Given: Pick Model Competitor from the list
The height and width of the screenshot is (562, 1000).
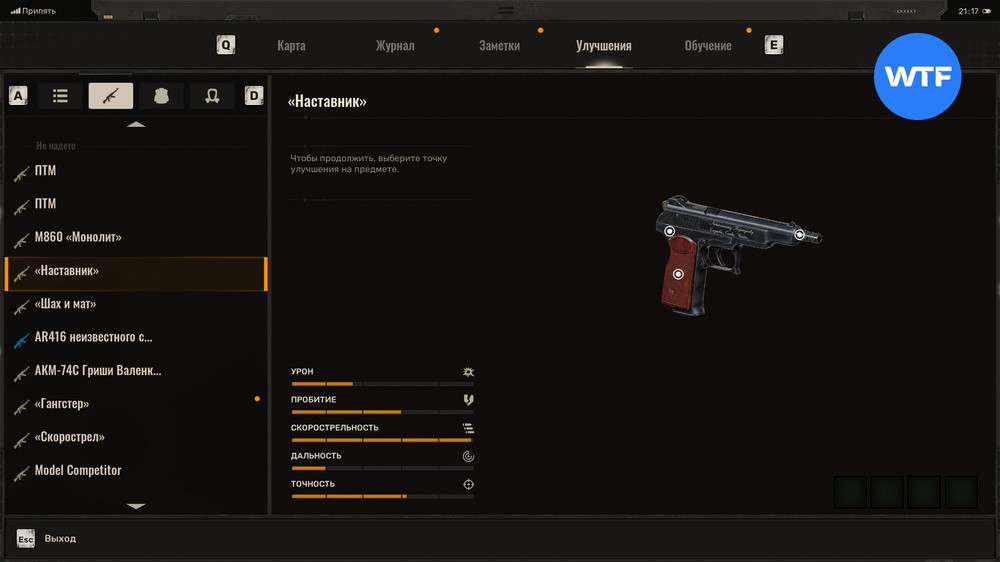Looking at the screenshot, I should click(x=78, y=471).
